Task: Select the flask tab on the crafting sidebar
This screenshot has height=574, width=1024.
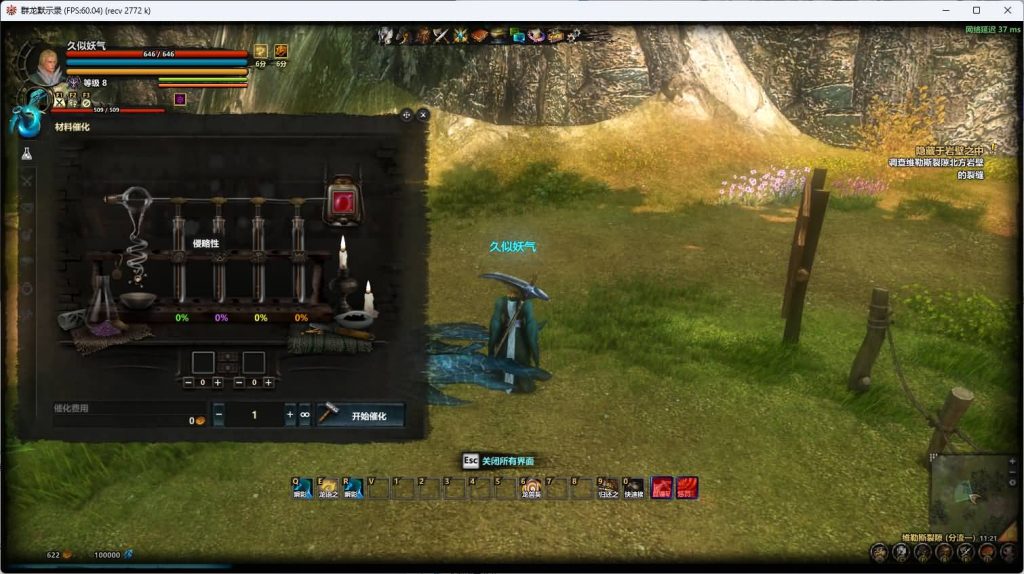Action: click(27, 154)
